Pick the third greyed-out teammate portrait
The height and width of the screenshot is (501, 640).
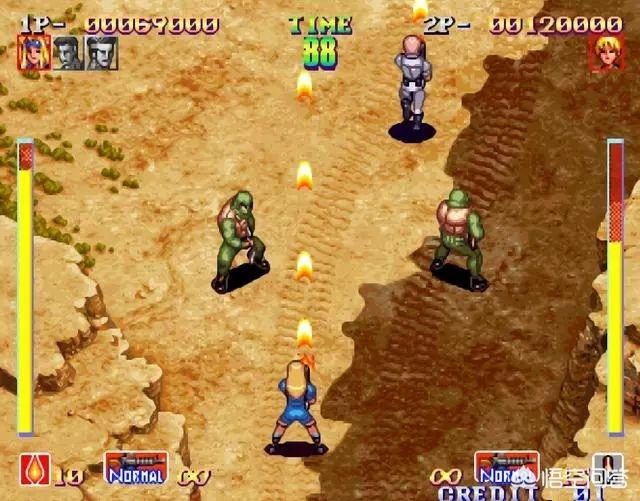coord(102,53)
